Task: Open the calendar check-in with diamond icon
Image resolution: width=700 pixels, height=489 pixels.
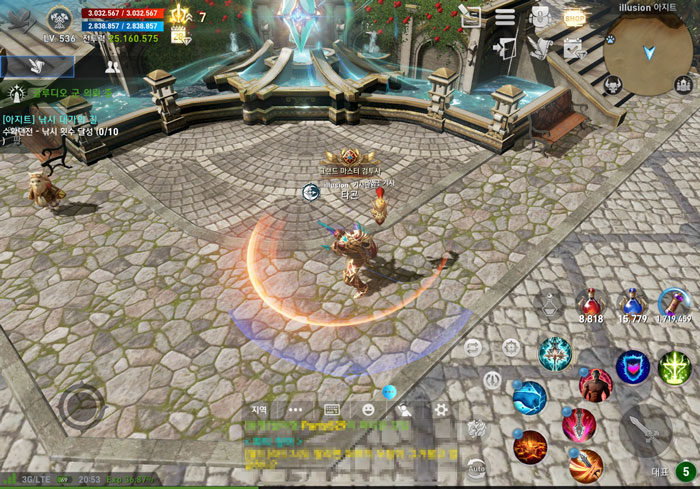Action: pos(573,47)
